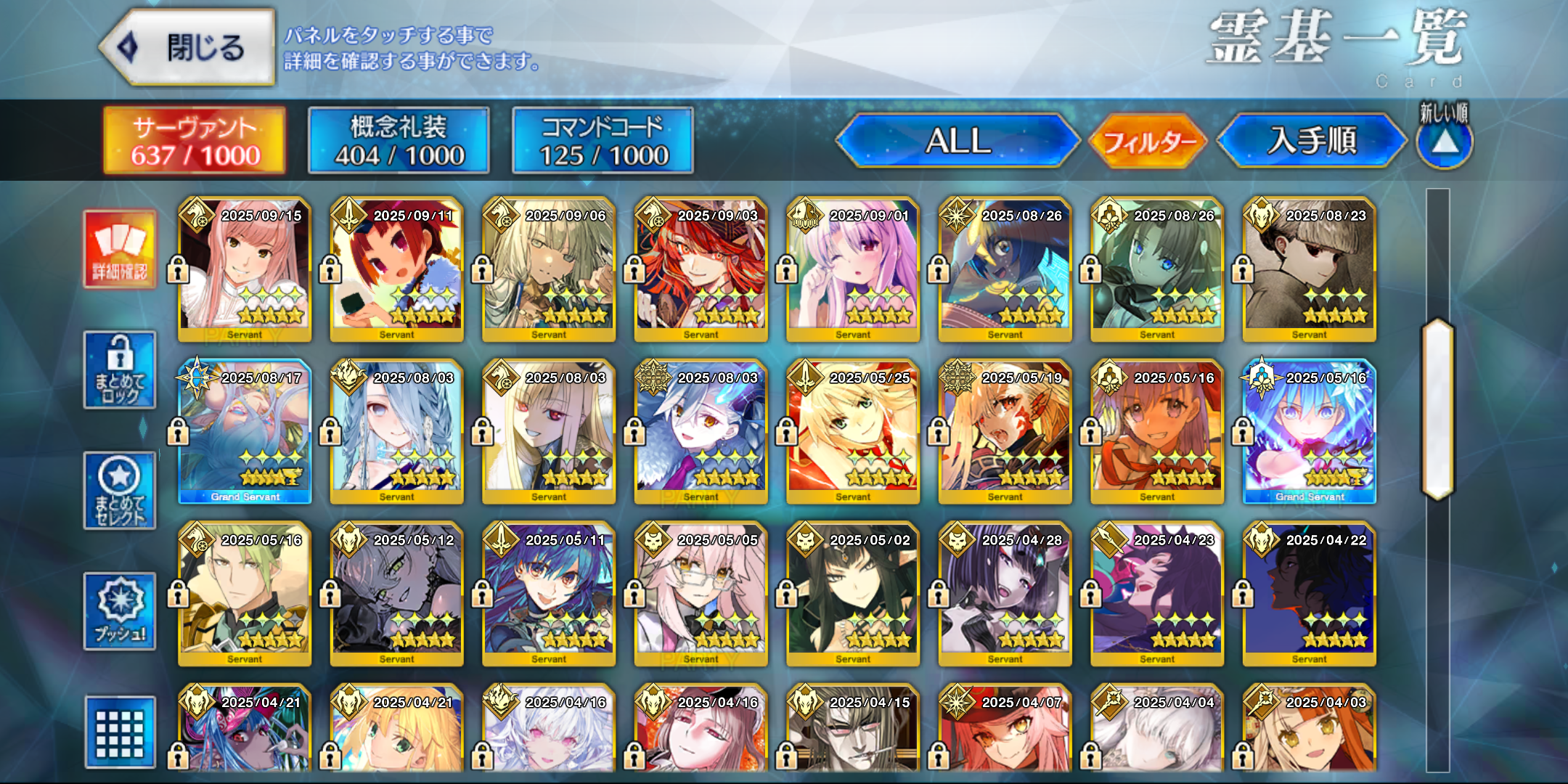Click the ALL class selector button

click(957, 140)
